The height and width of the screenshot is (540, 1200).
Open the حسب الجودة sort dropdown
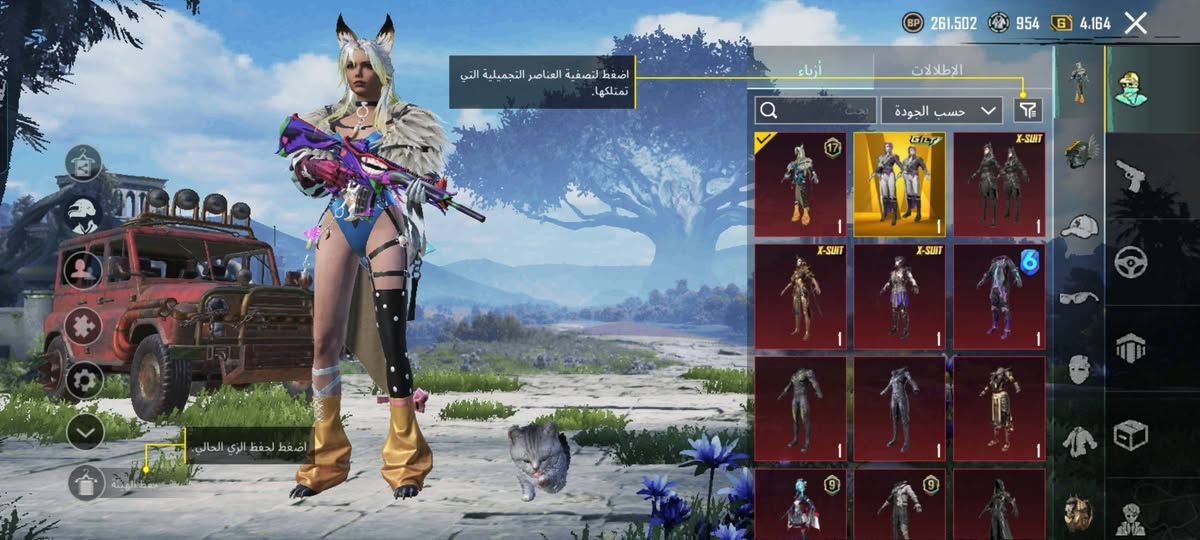(941, 110)
